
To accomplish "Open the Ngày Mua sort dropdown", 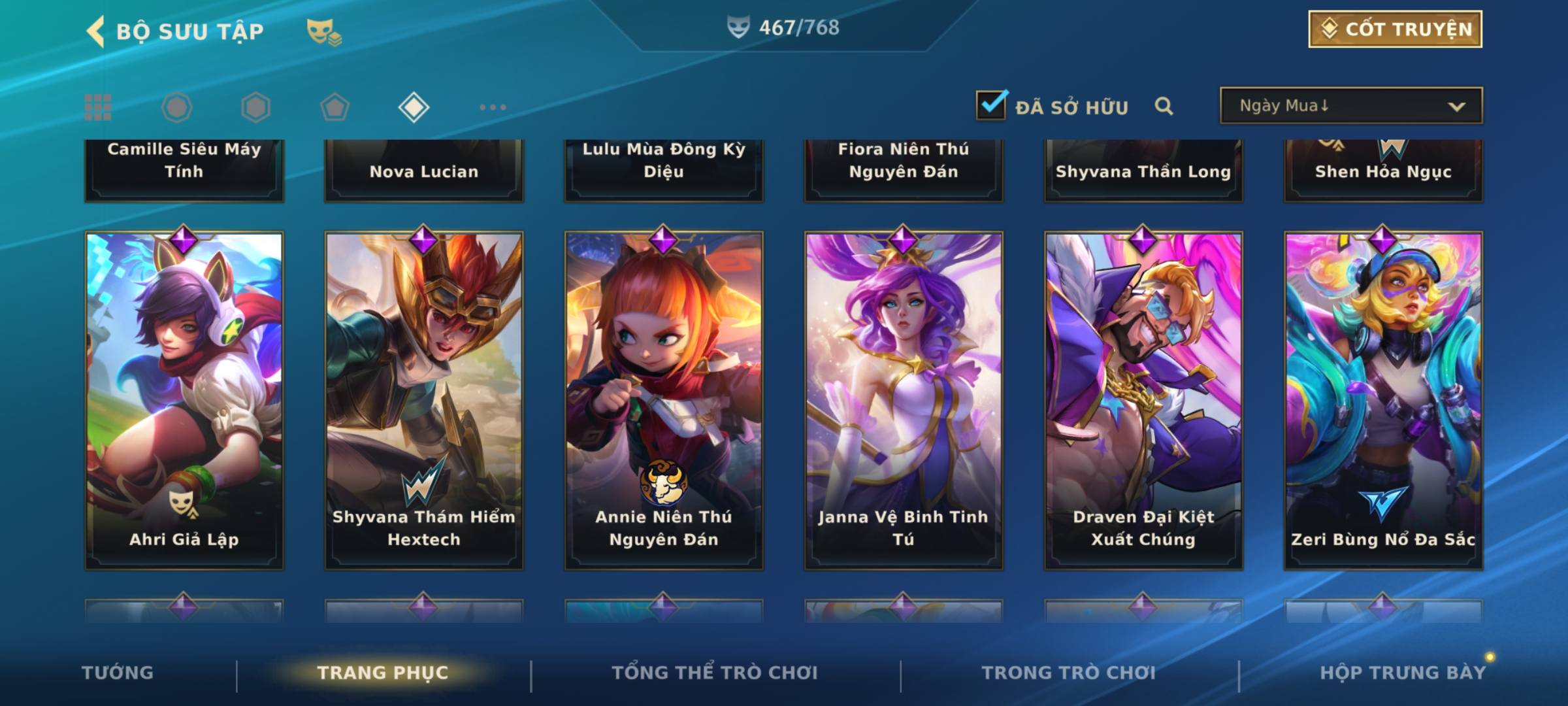I will (x=1350, y=106).
